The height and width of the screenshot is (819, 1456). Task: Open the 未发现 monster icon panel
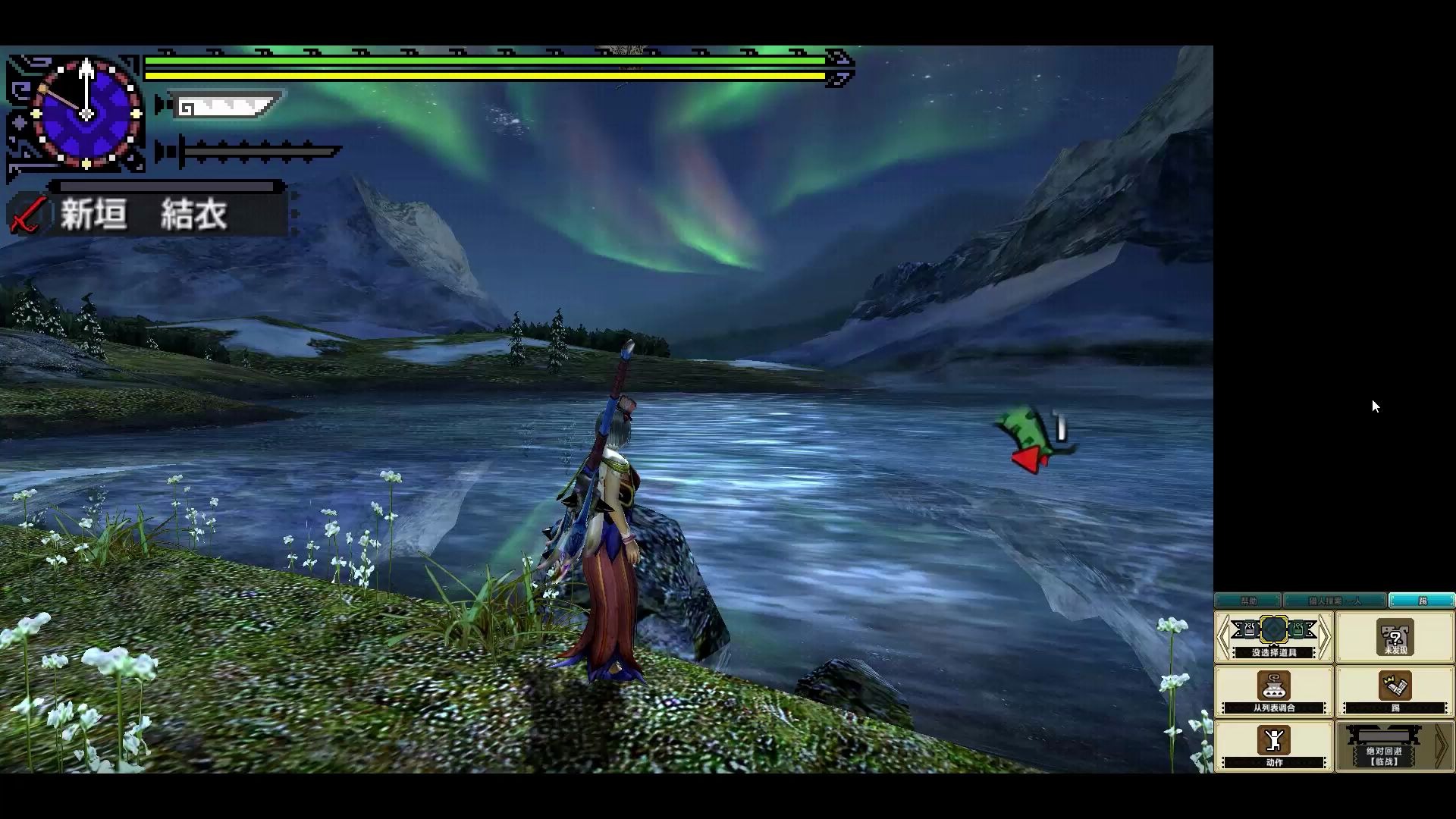coord(1395,639)
